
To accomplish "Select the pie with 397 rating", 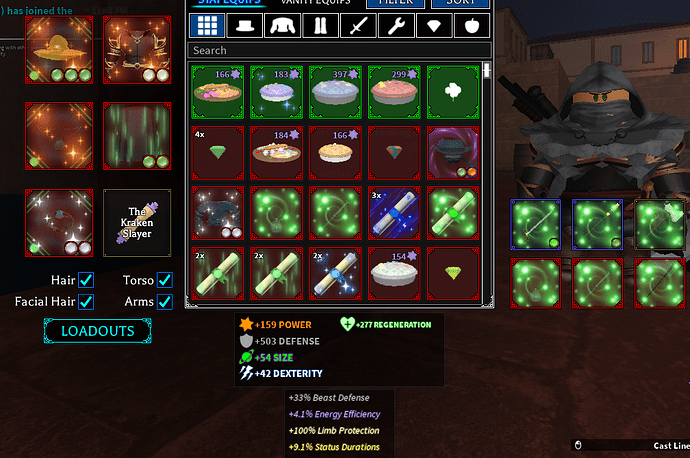I will (336, 91).
